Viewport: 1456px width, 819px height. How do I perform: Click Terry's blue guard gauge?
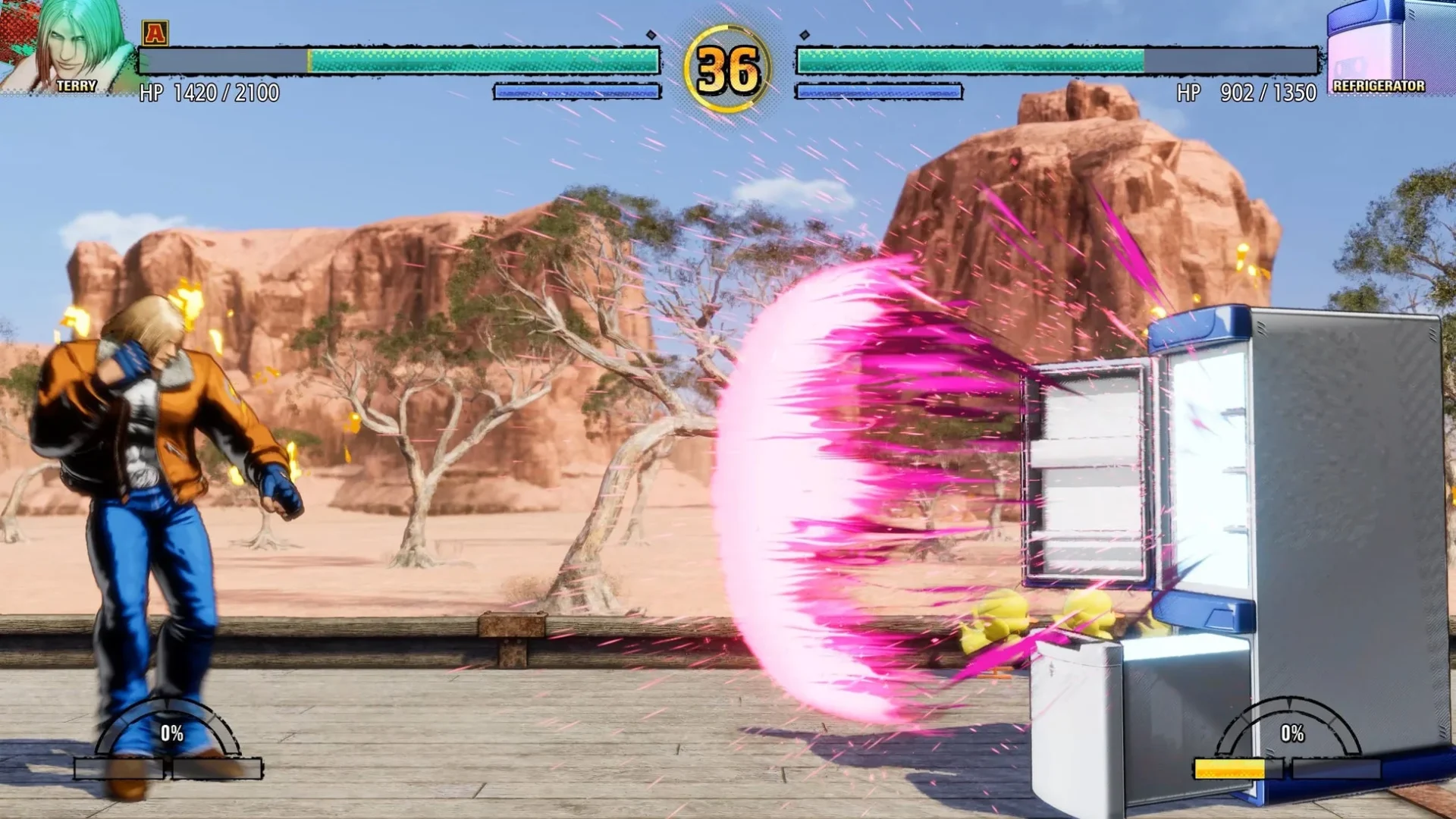pyautogui.click(x=576, y=90)
